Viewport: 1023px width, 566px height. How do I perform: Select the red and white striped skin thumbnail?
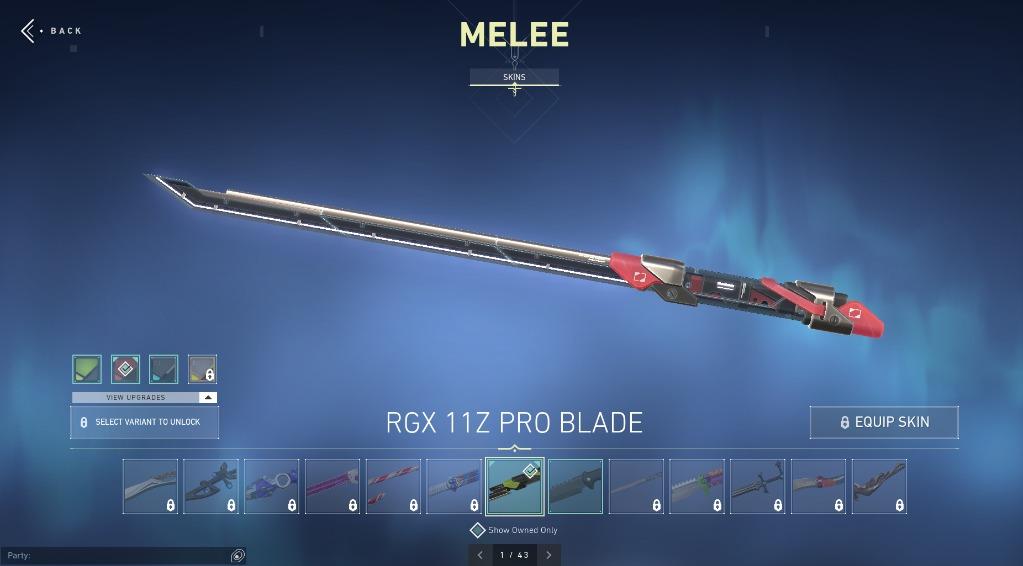[x=393, y=486]
